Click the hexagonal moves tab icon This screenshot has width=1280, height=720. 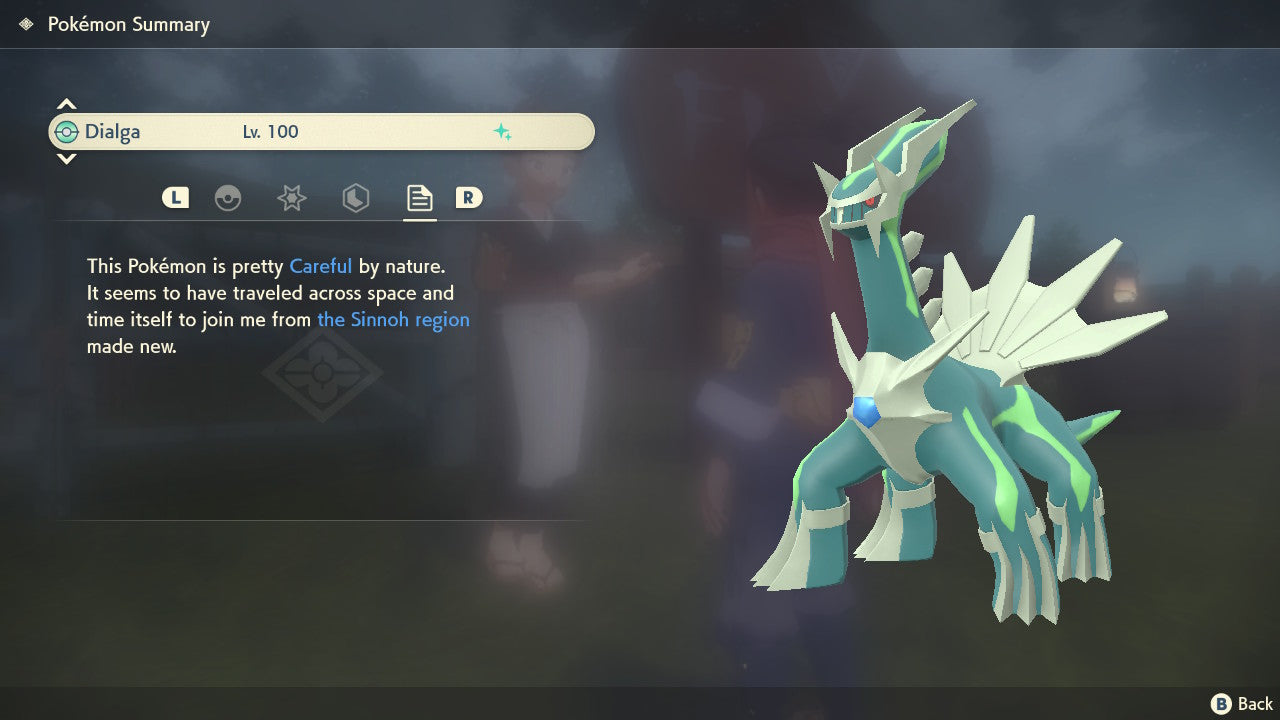click(x=355, y=198)
